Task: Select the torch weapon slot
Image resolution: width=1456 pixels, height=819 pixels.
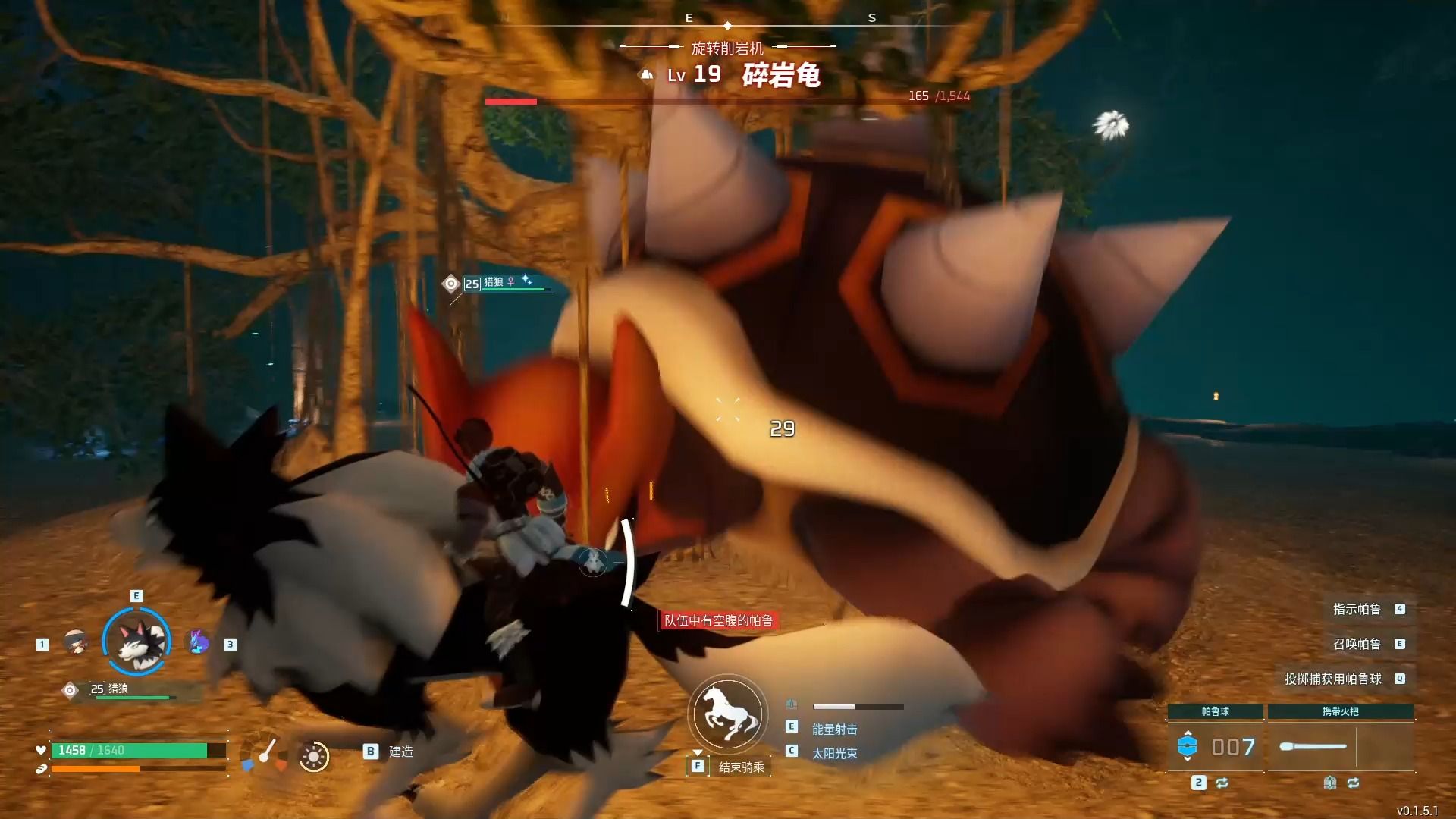Action: (1313, 747)
